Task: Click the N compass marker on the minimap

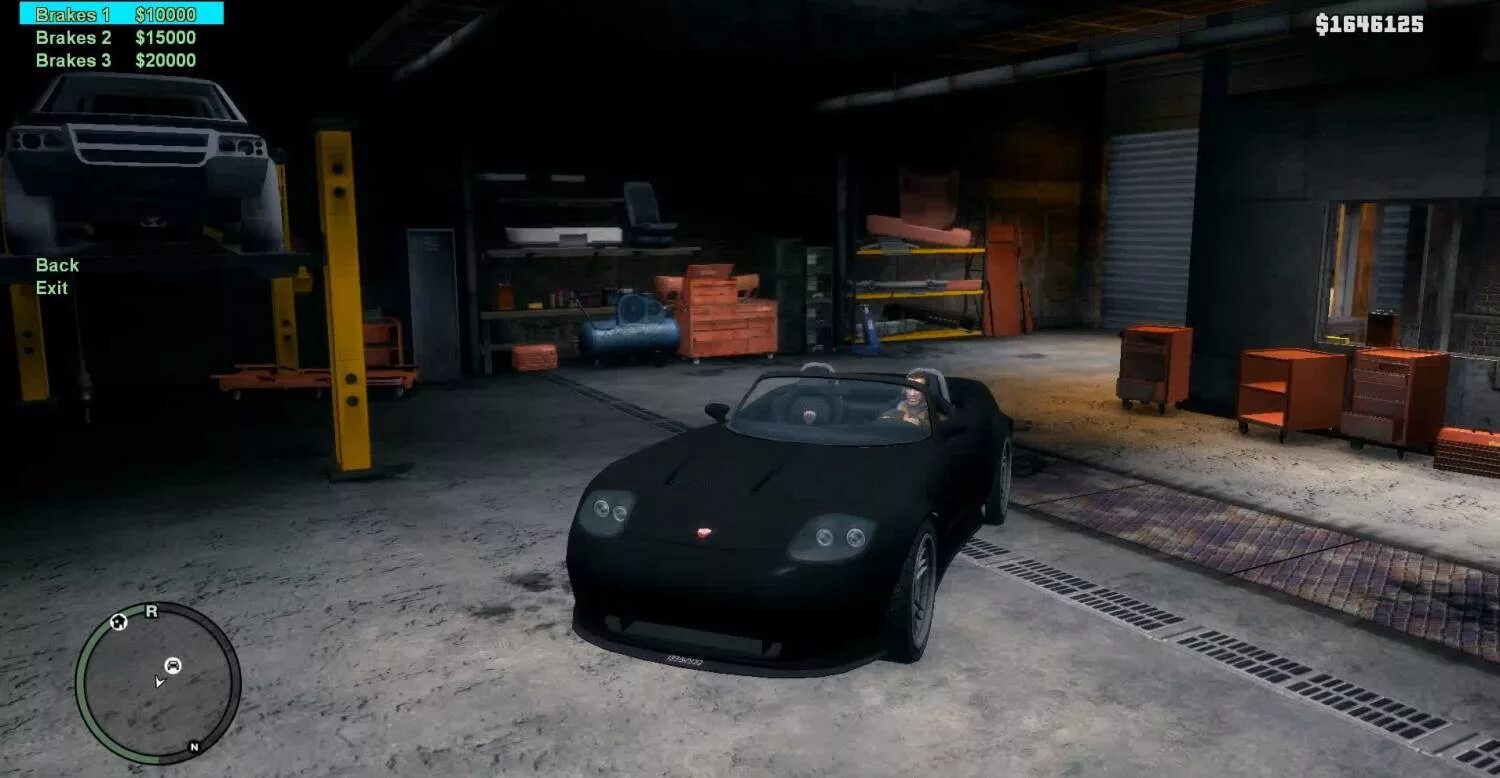Action: (193, 746)
